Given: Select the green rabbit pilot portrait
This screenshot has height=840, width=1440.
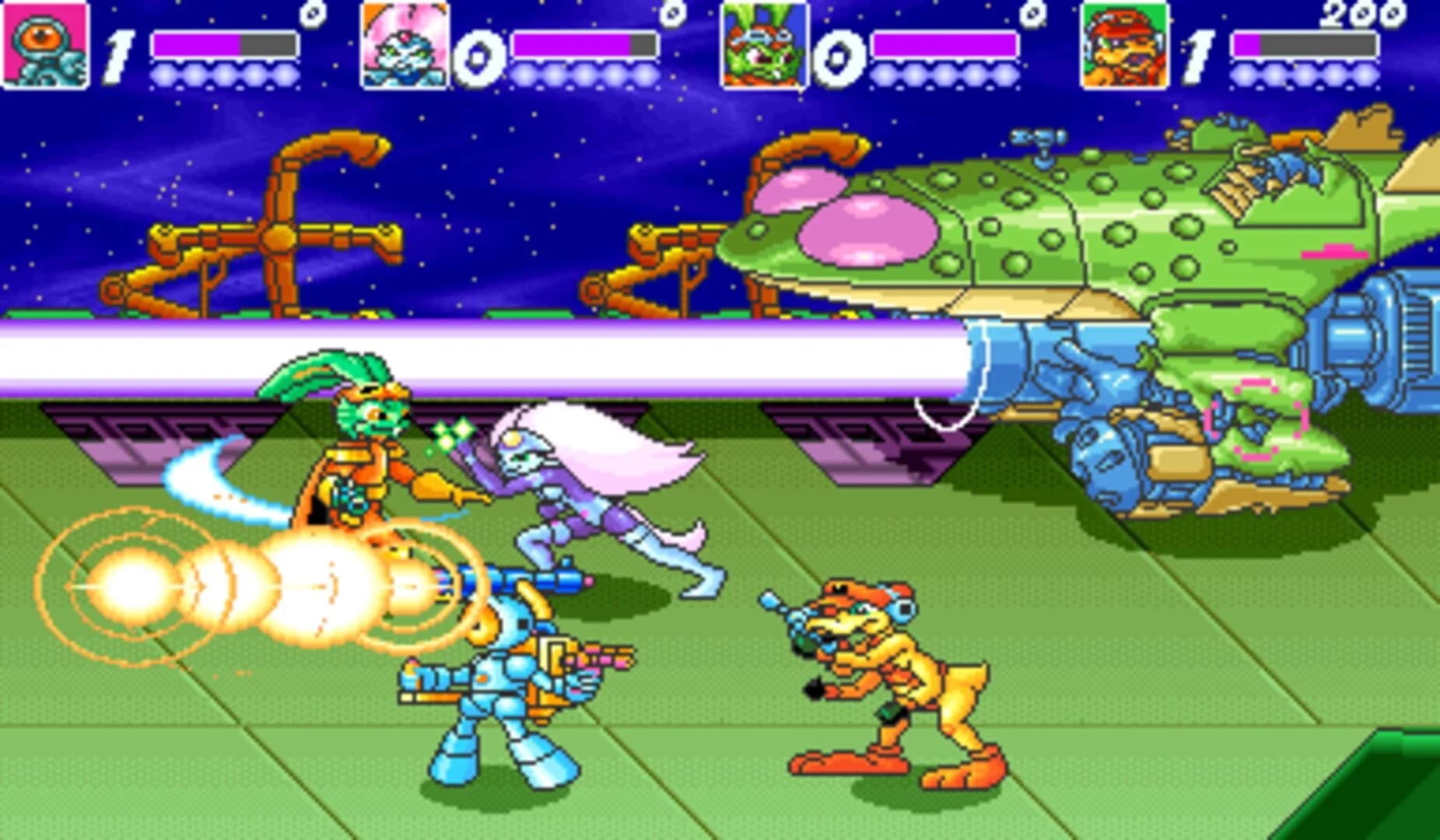Looking at the screenshot, I should point(759,45).
